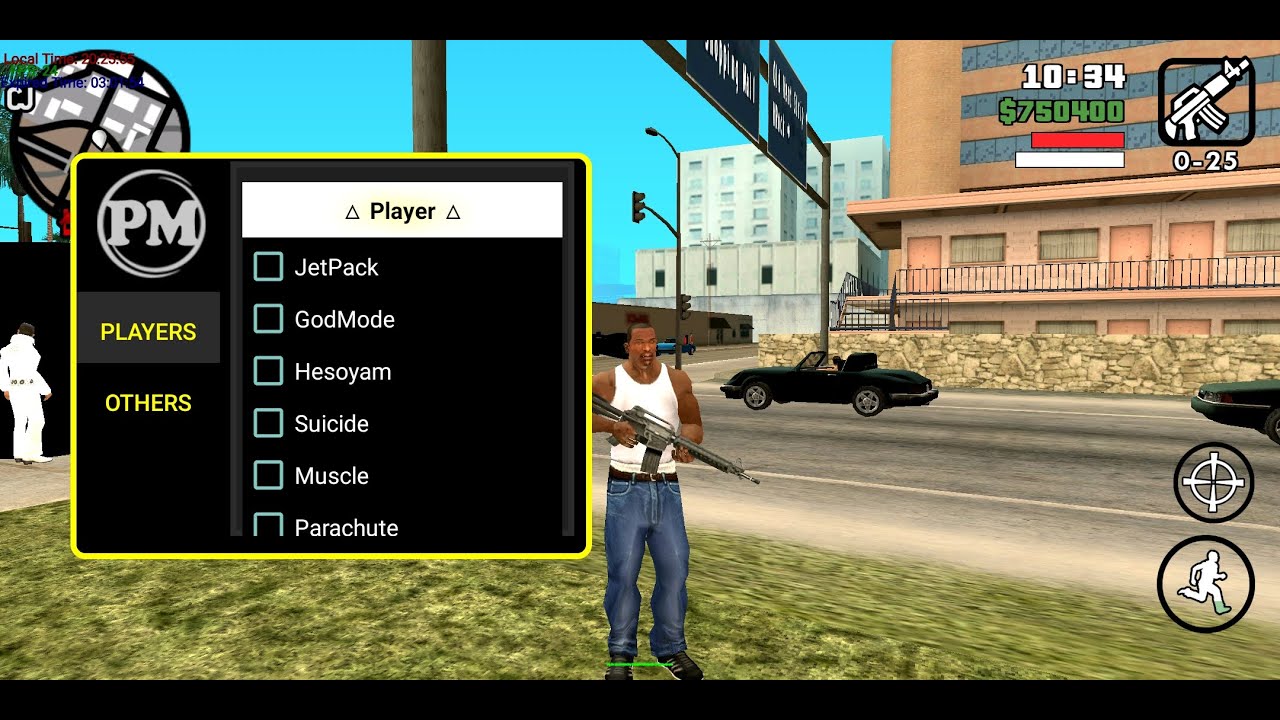Image resolution: width=1280 pixels, height=720 pixels.
Task: Click the AK-47 weapon icon
Action: (x=1205, y=103)
